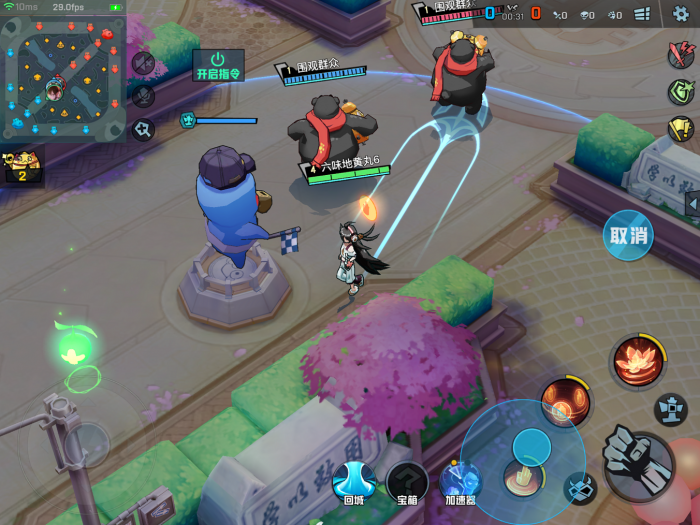Select the minion target icon

click(579, 487)
